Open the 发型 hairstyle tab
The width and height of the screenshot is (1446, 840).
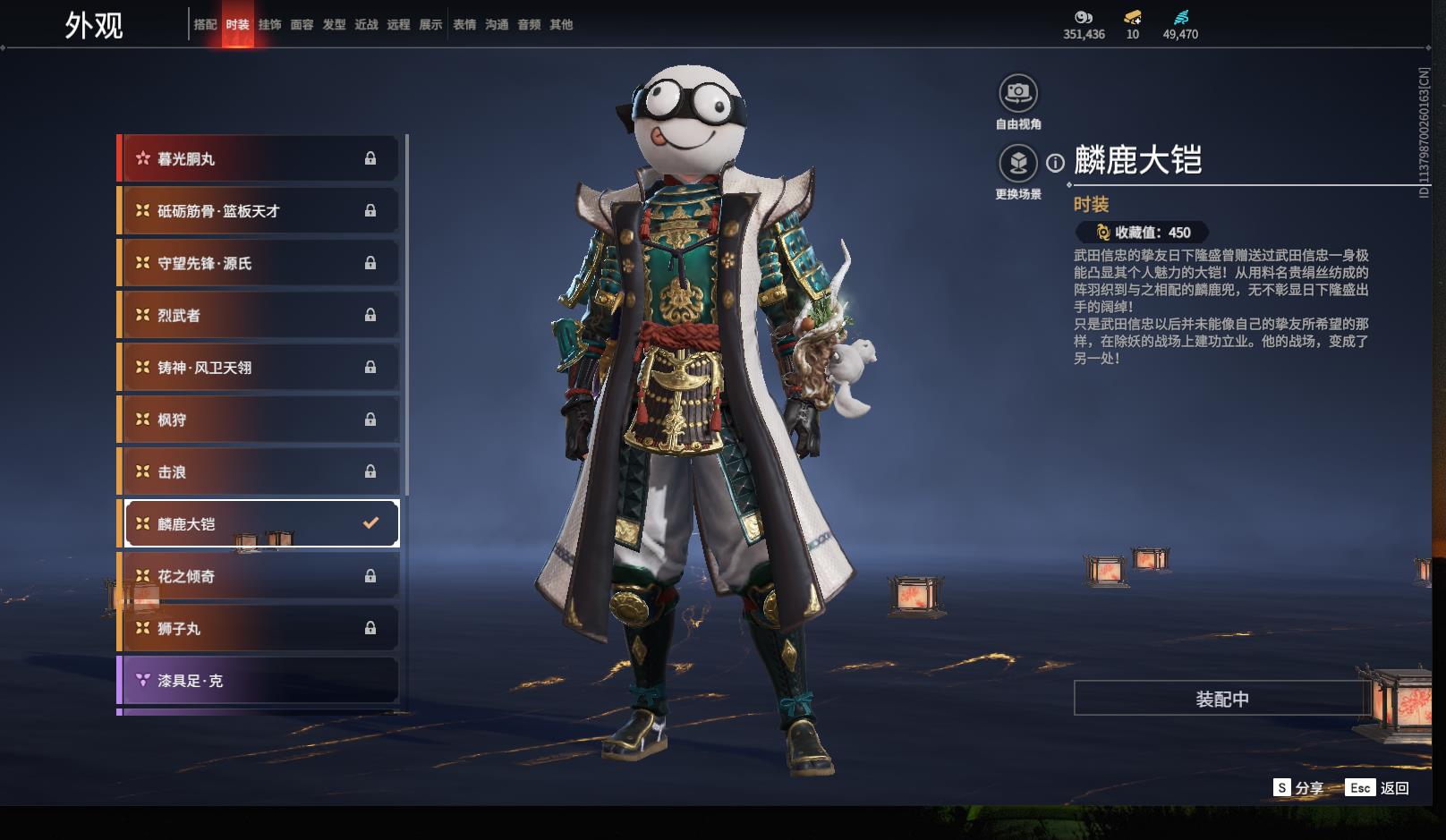tap(334, 25)
